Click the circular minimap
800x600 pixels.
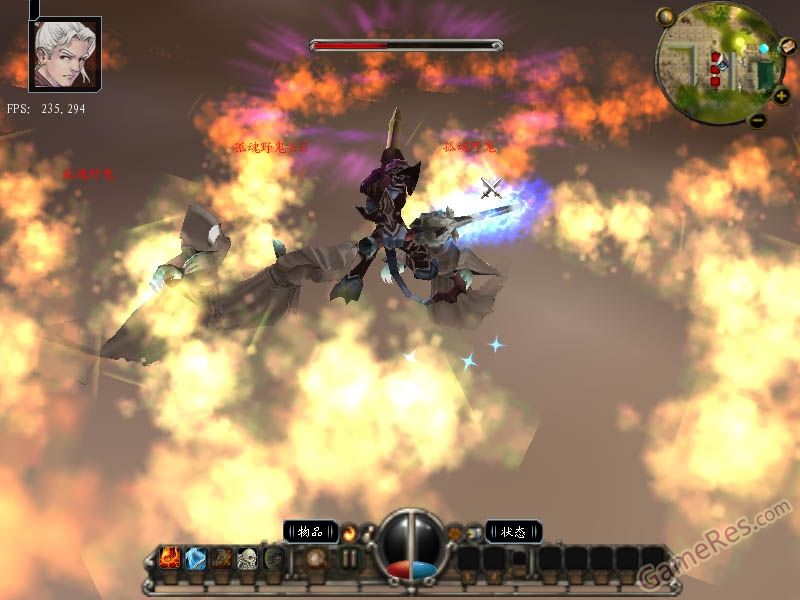click(718, 62)
